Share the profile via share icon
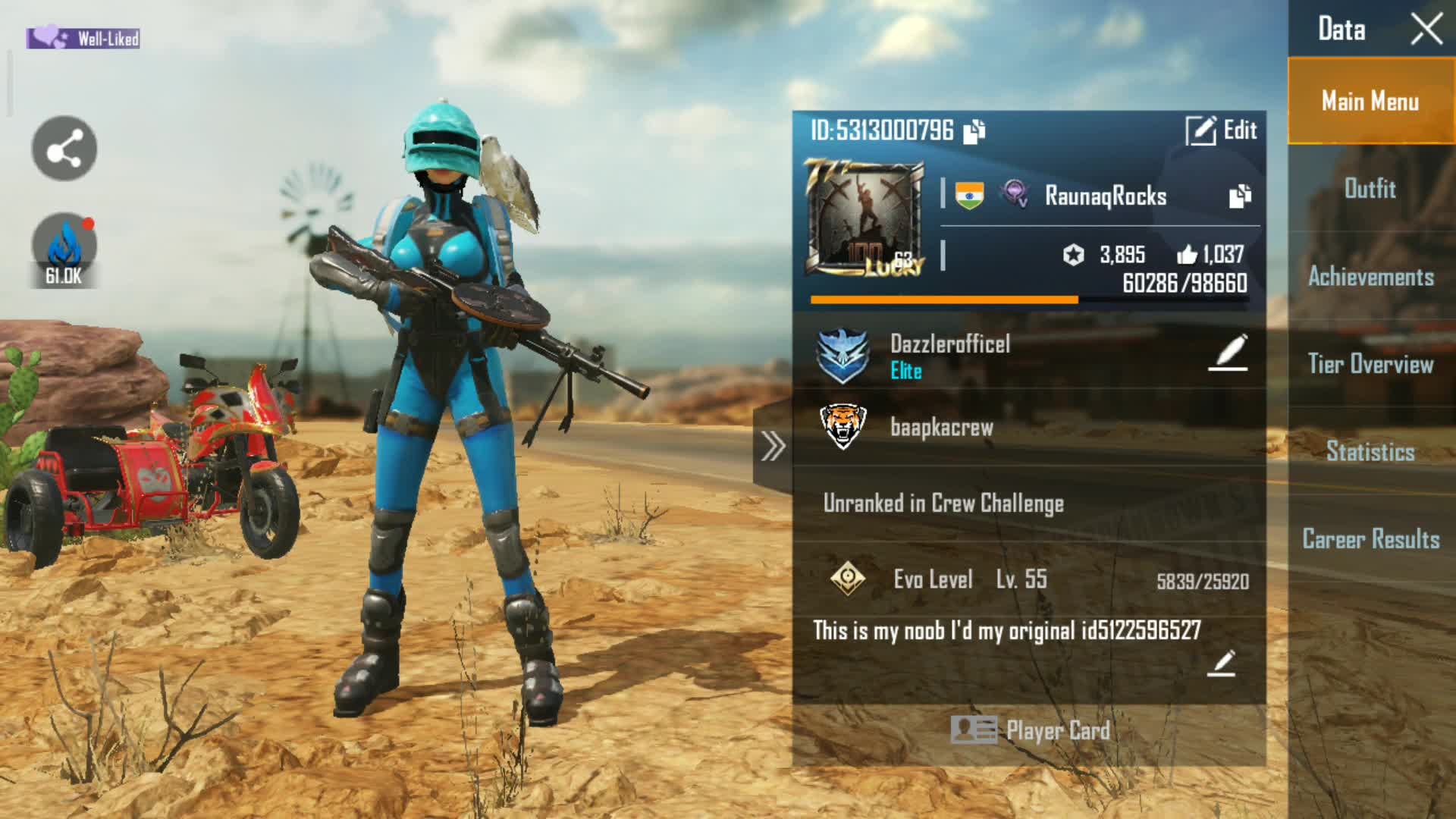The width and height of the screenshot is (1456, 819). [64, 149]
